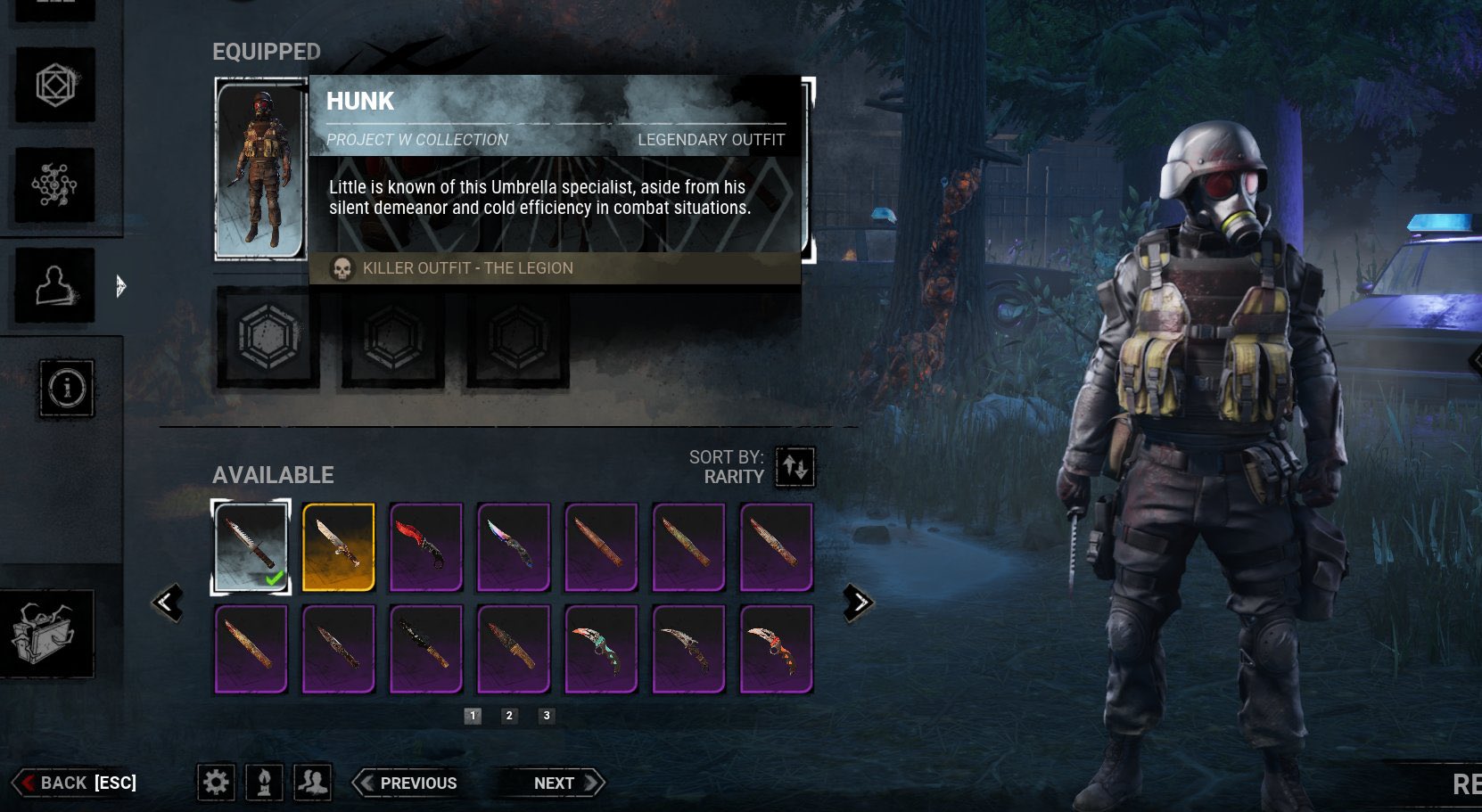Switch to cosmetics page 2

[x=509, y=716]
